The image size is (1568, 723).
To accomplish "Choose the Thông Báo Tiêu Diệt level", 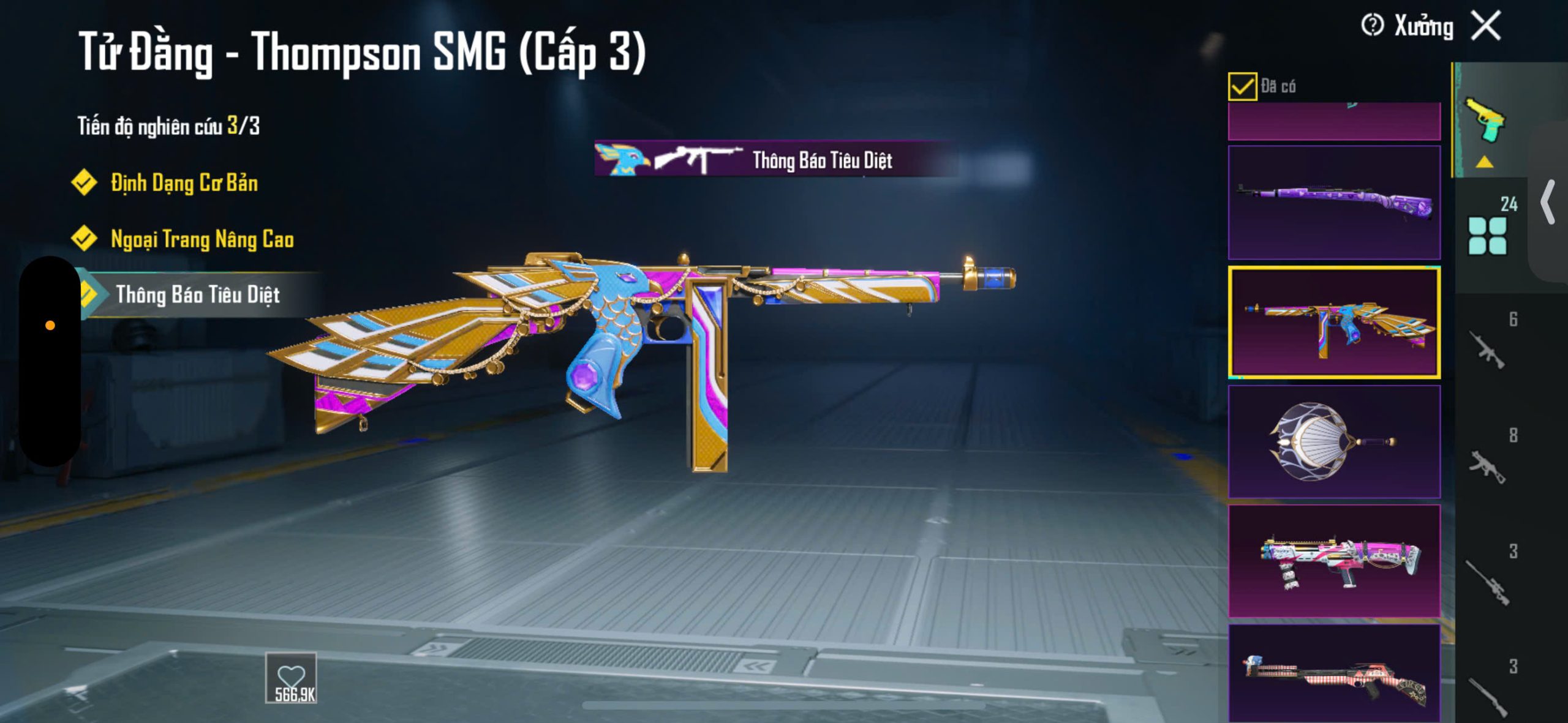I will click(x=197, y=295).
